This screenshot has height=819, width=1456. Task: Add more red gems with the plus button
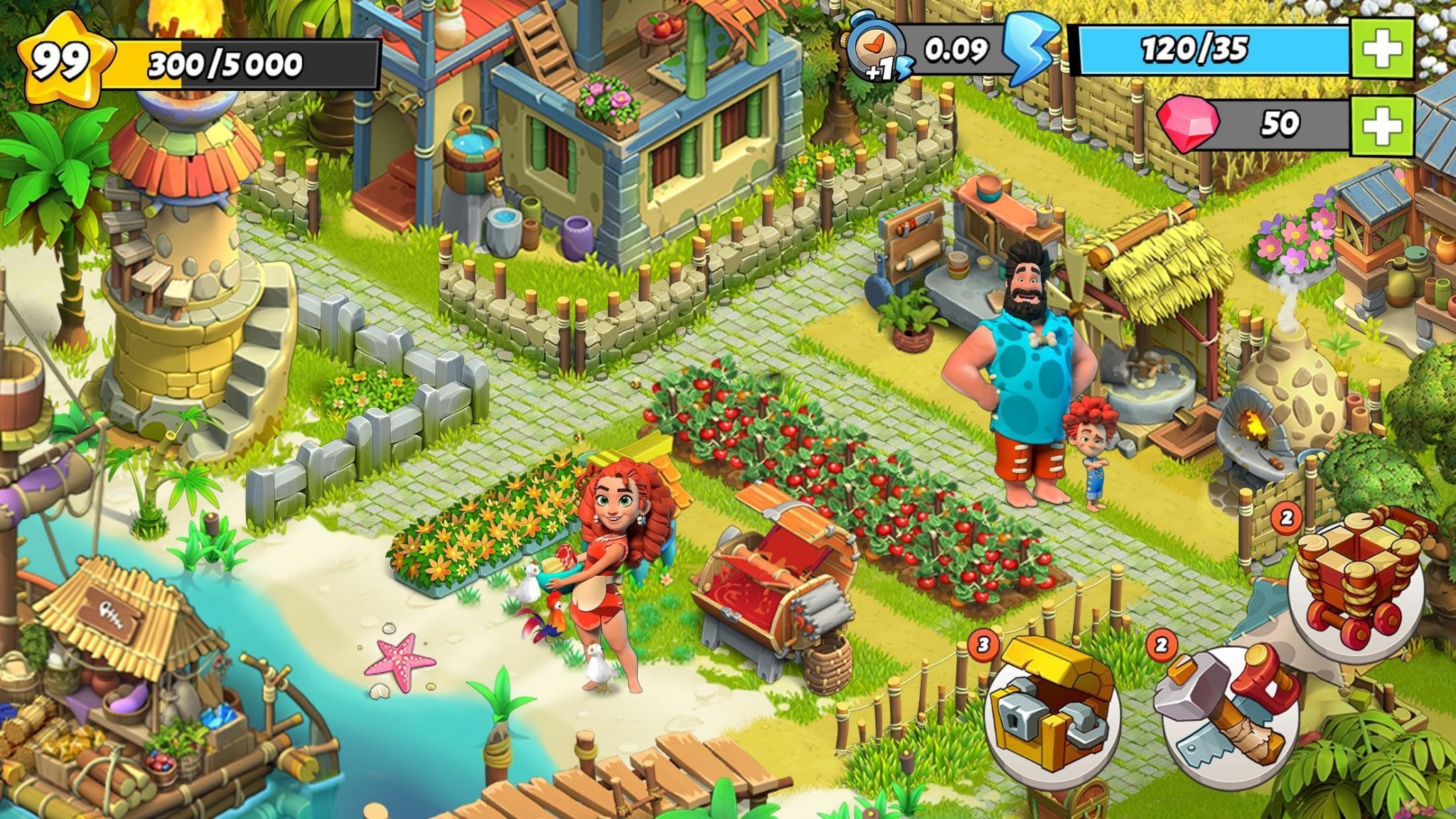[x=1381, y=124]
